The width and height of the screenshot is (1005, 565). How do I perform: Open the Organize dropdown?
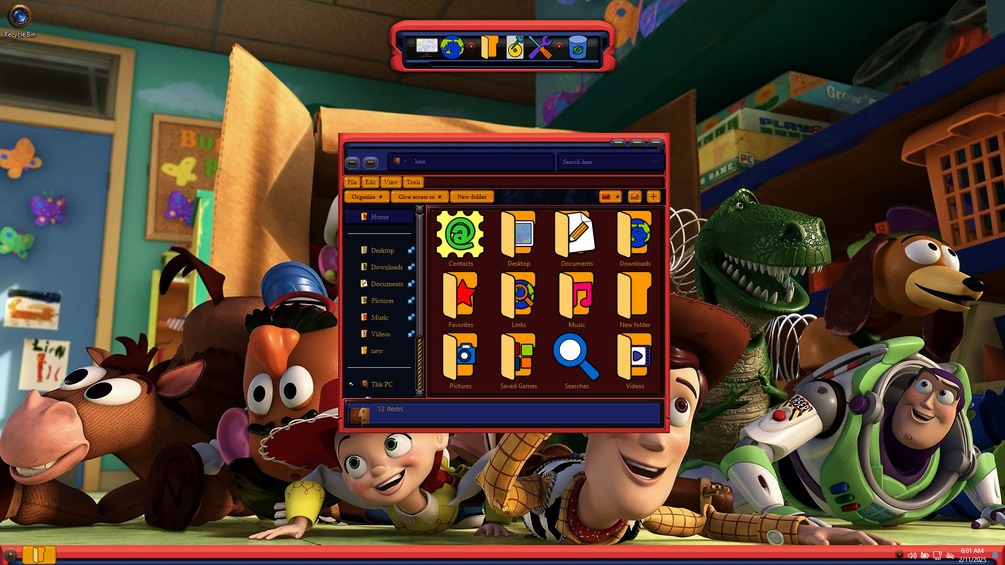coord(366,197)
